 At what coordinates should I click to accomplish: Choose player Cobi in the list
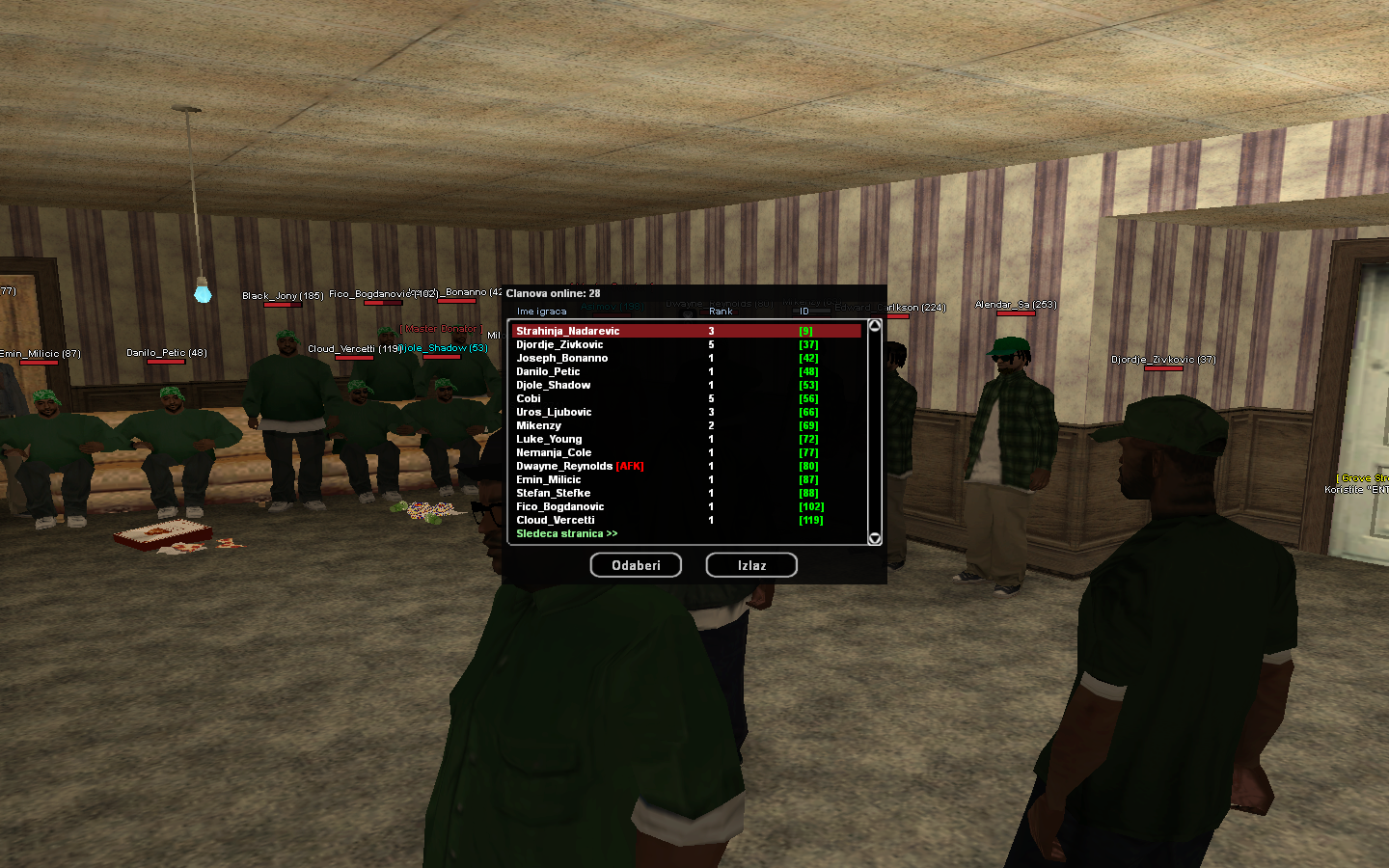[x=529, y=398]
